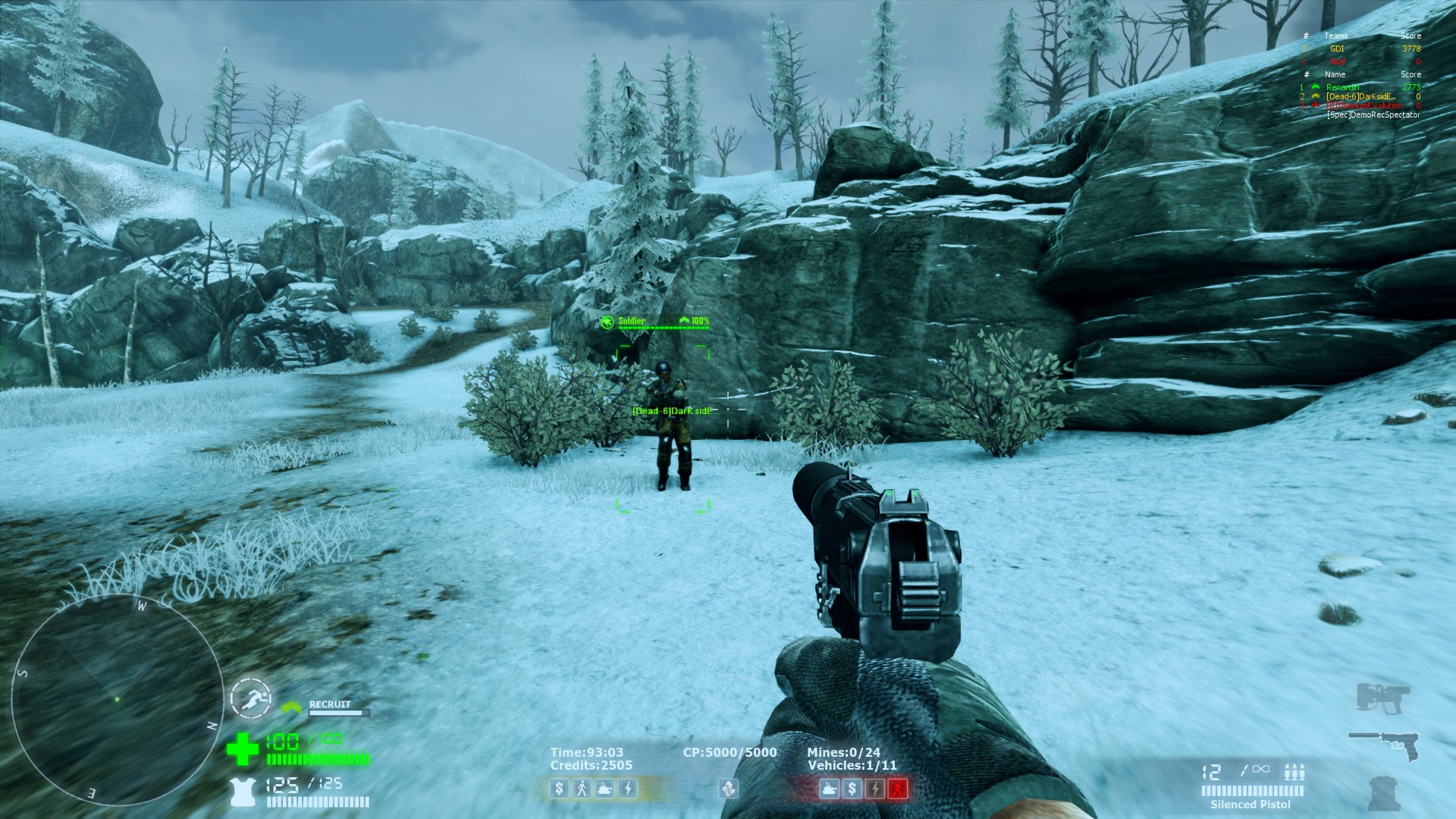Click the tiberium crystal icon under CP
This screenshot has width=1456, height=819.
(728, 789)
